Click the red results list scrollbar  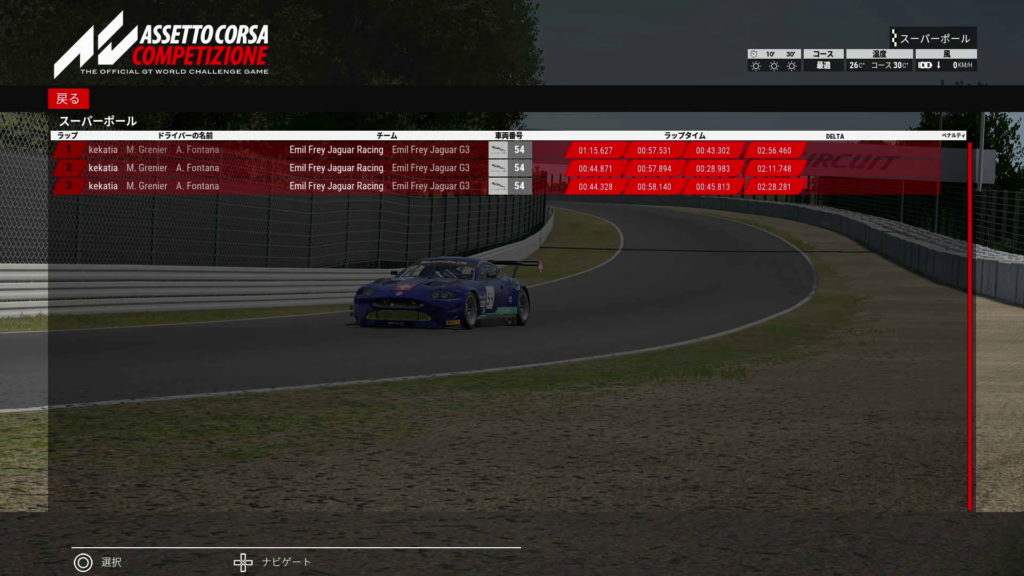969,326
